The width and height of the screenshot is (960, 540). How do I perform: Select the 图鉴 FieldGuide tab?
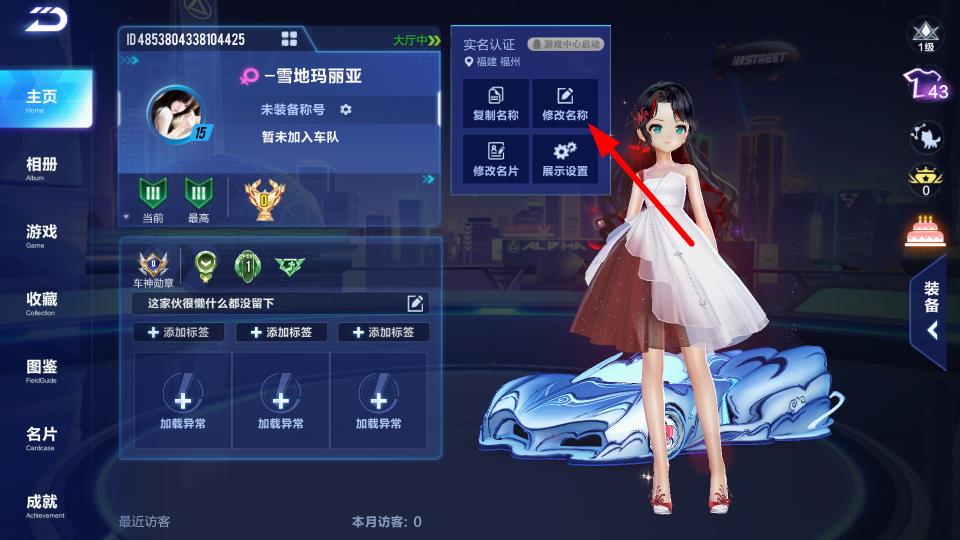(x=42, y=370)
